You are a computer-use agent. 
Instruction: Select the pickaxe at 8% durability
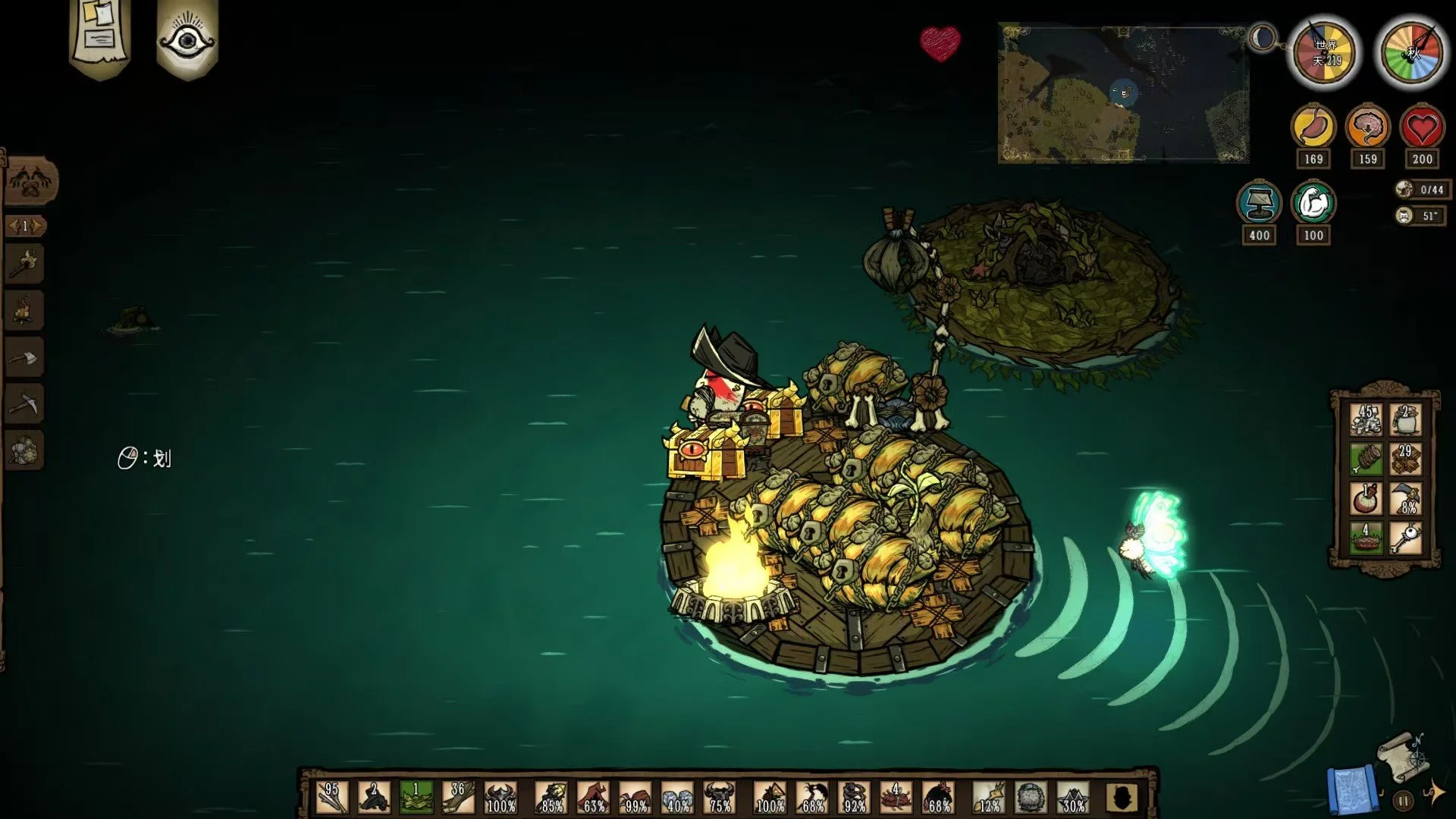click(x=1405, y=498)
